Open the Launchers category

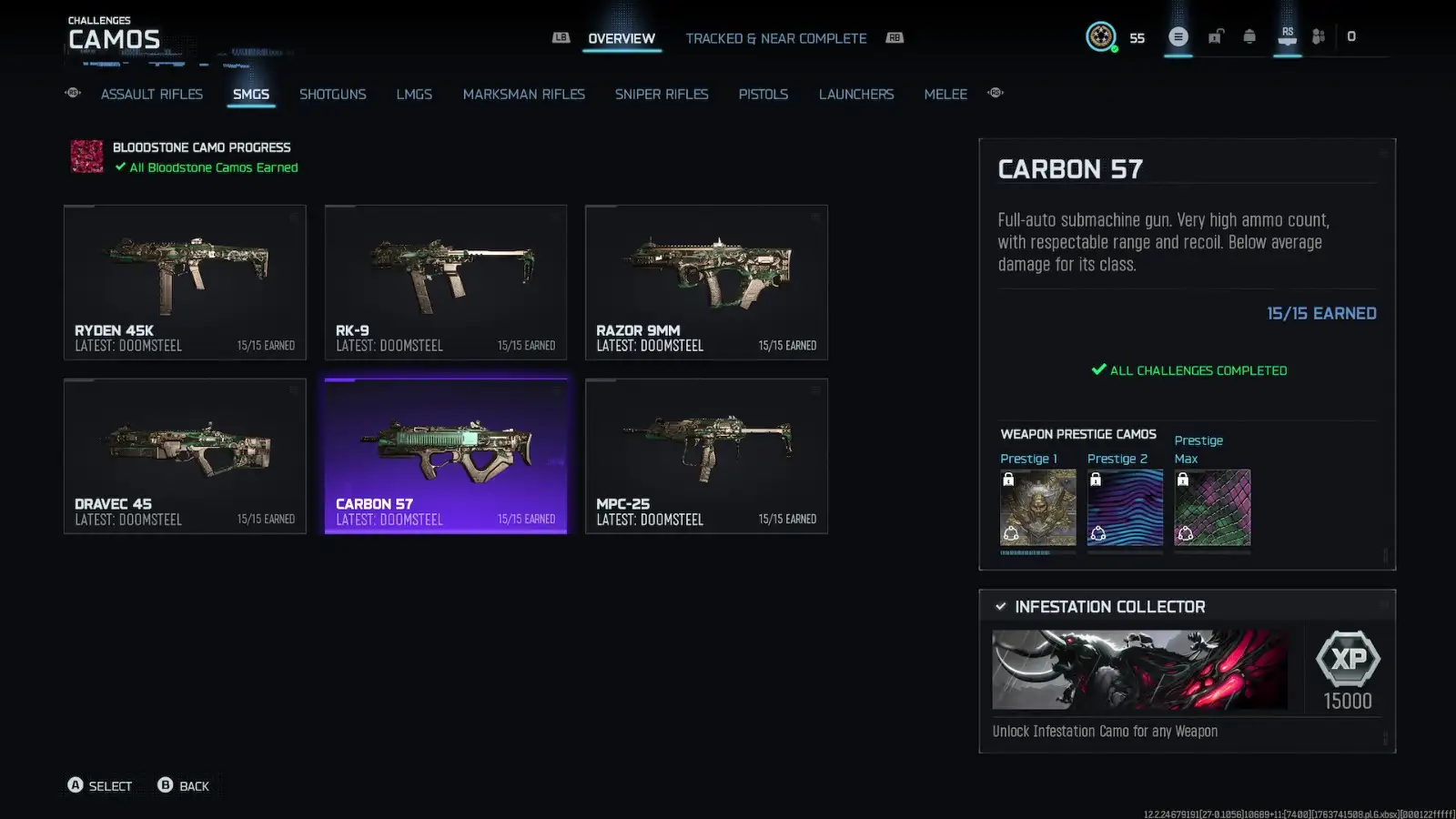(x=856, y=94)
